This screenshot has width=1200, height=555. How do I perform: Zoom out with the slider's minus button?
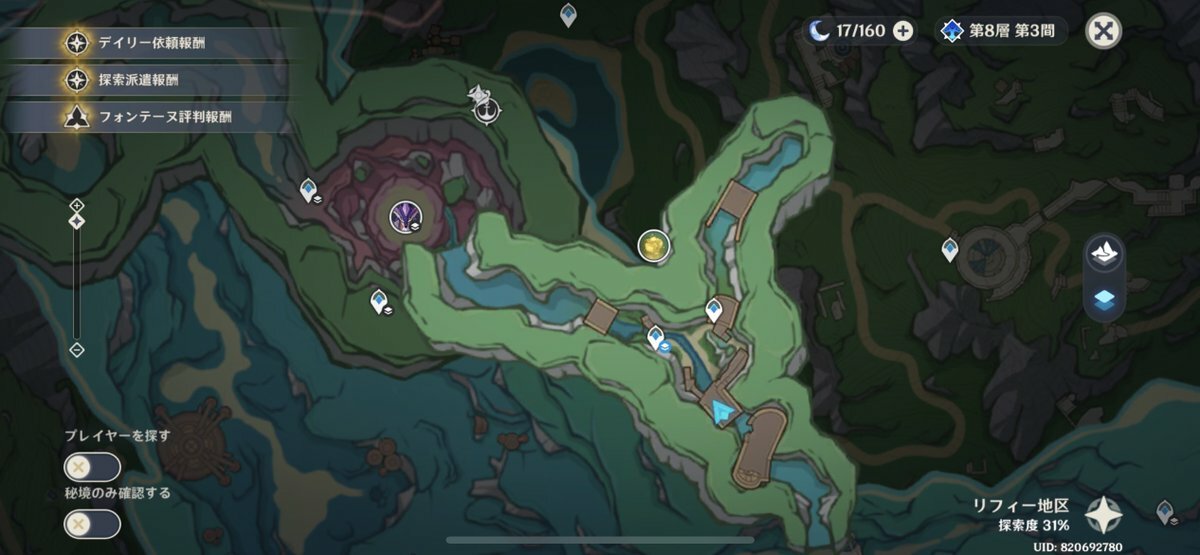(77, 349)
